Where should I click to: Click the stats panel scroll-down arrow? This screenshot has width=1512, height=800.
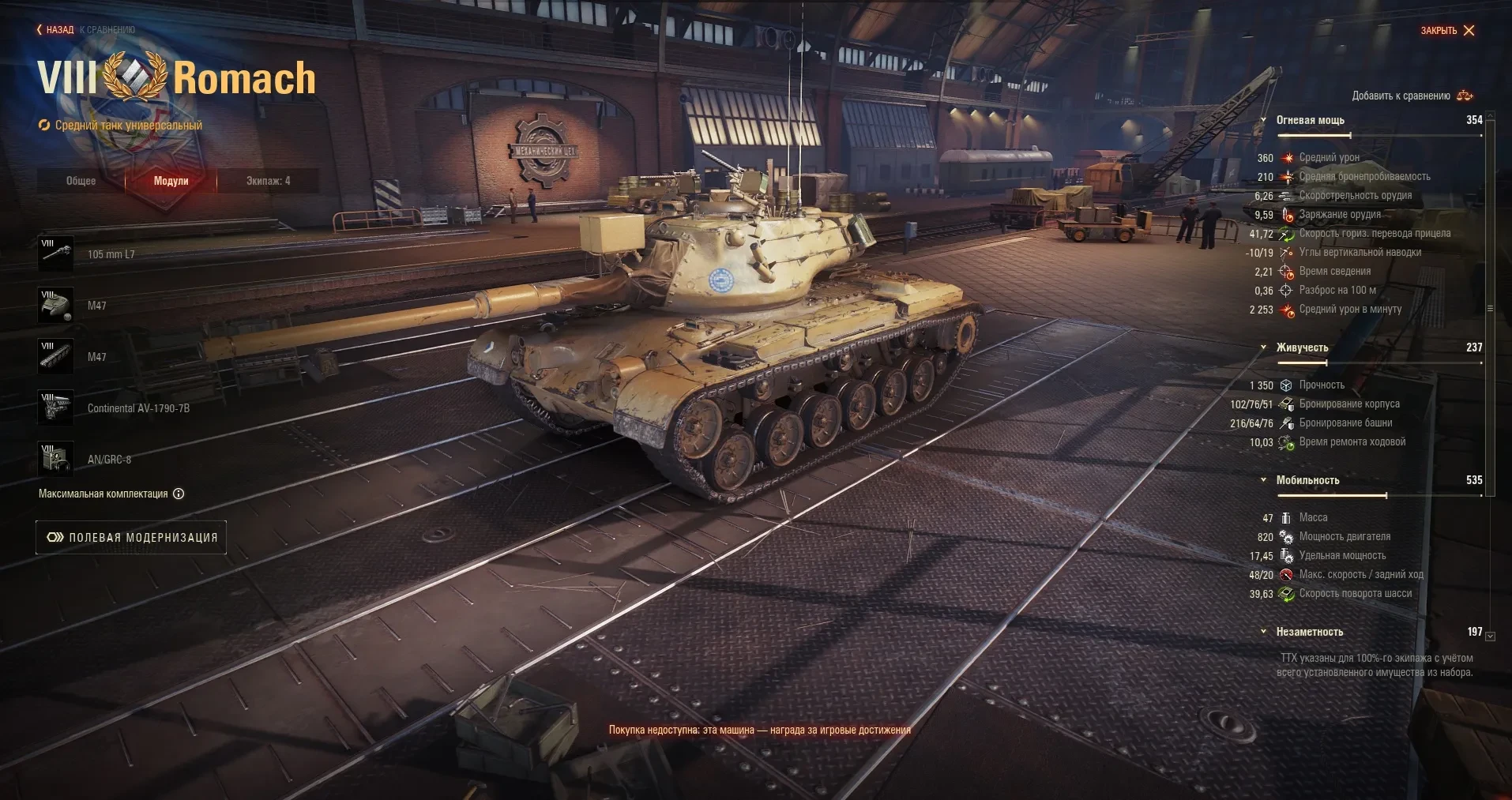click(x=1491, y=636)
